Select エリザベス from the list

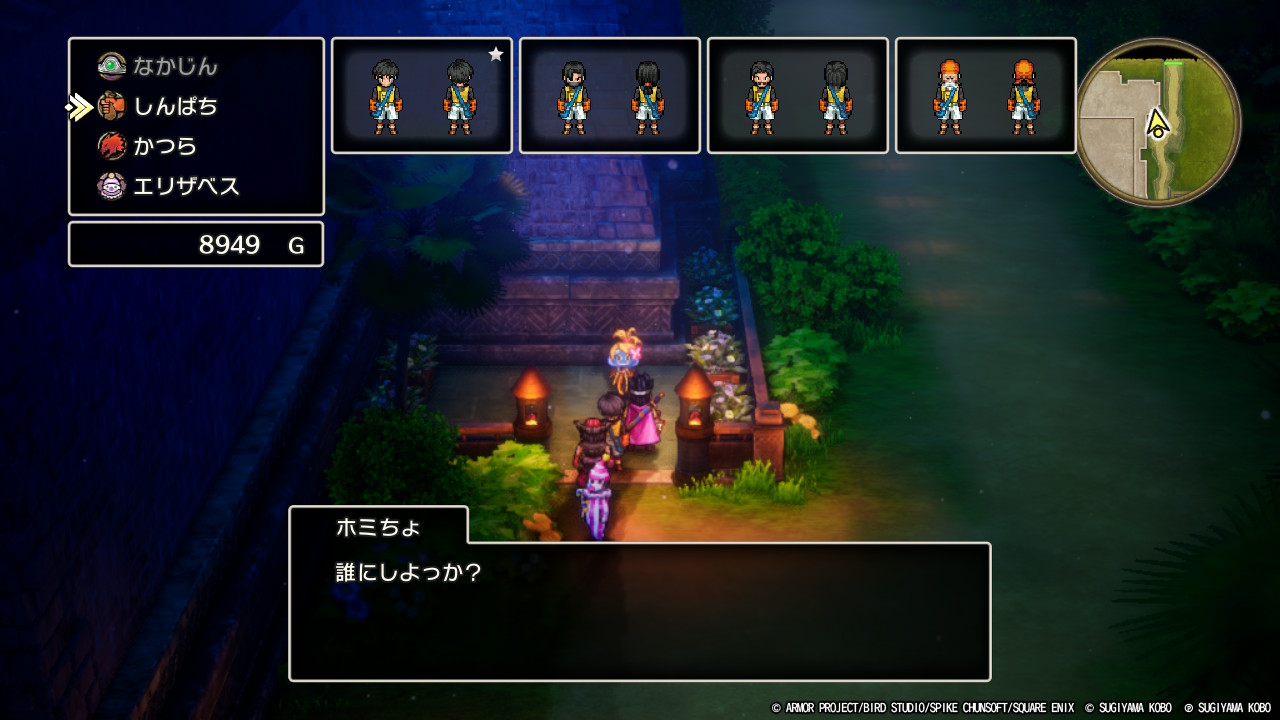click(185, 186)
